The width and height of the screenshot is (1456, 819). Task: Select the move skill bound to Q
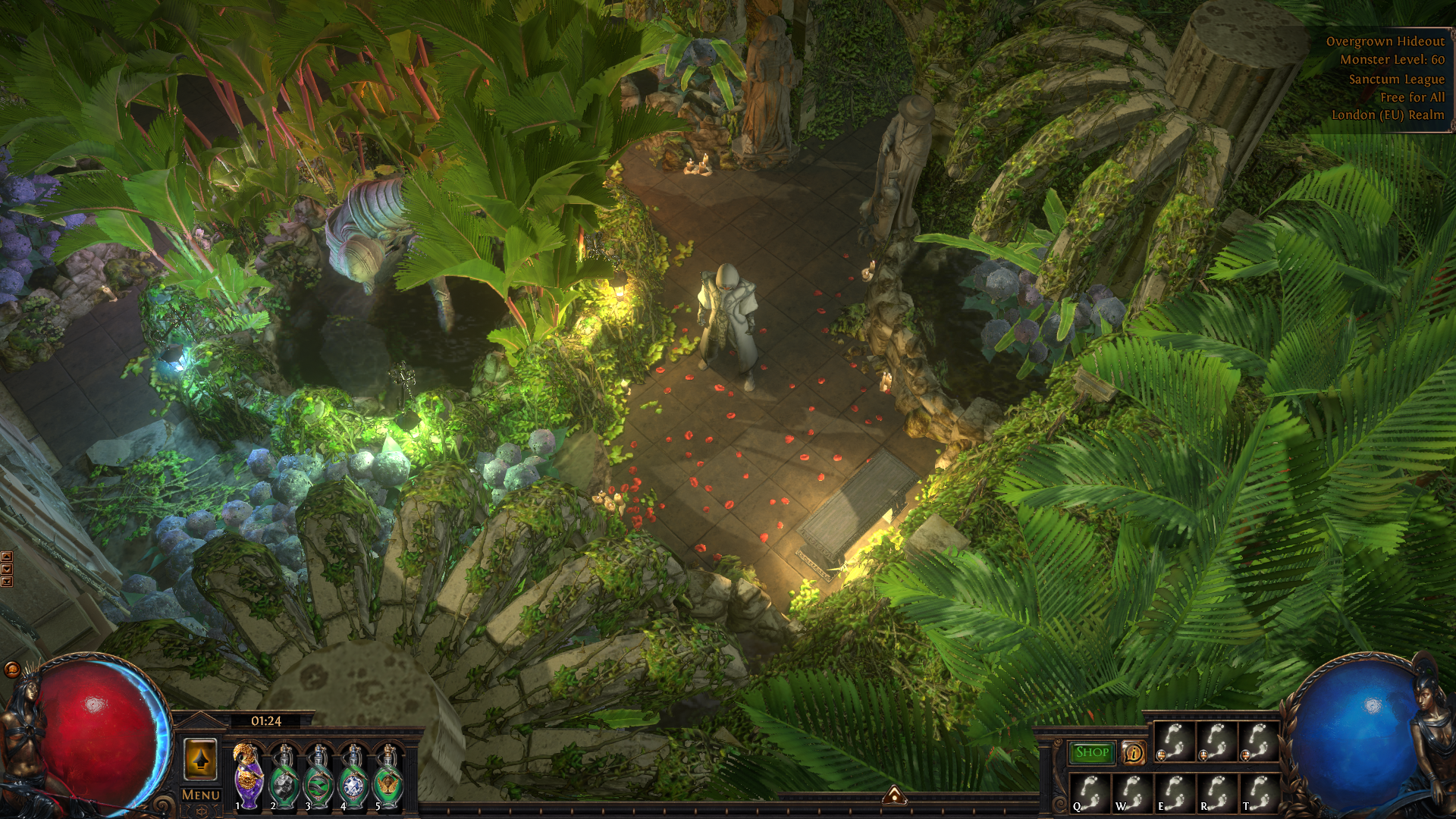(1090, 792)
